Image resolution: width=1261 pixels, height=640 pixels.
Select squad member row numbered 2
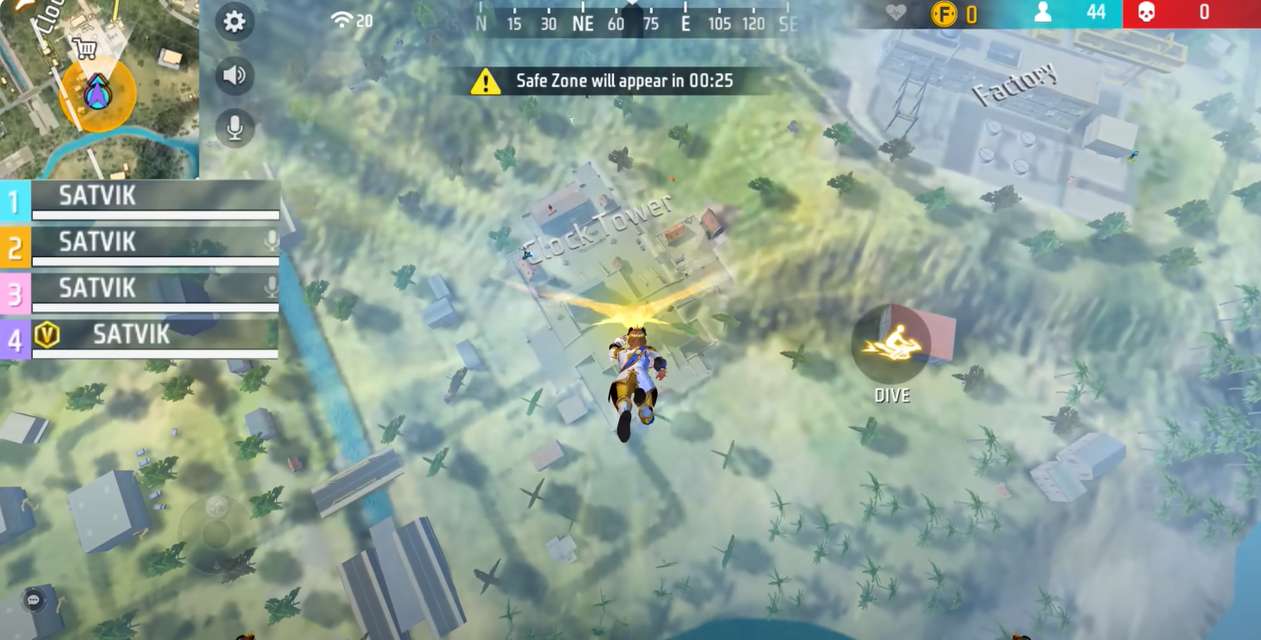[140, 245]
